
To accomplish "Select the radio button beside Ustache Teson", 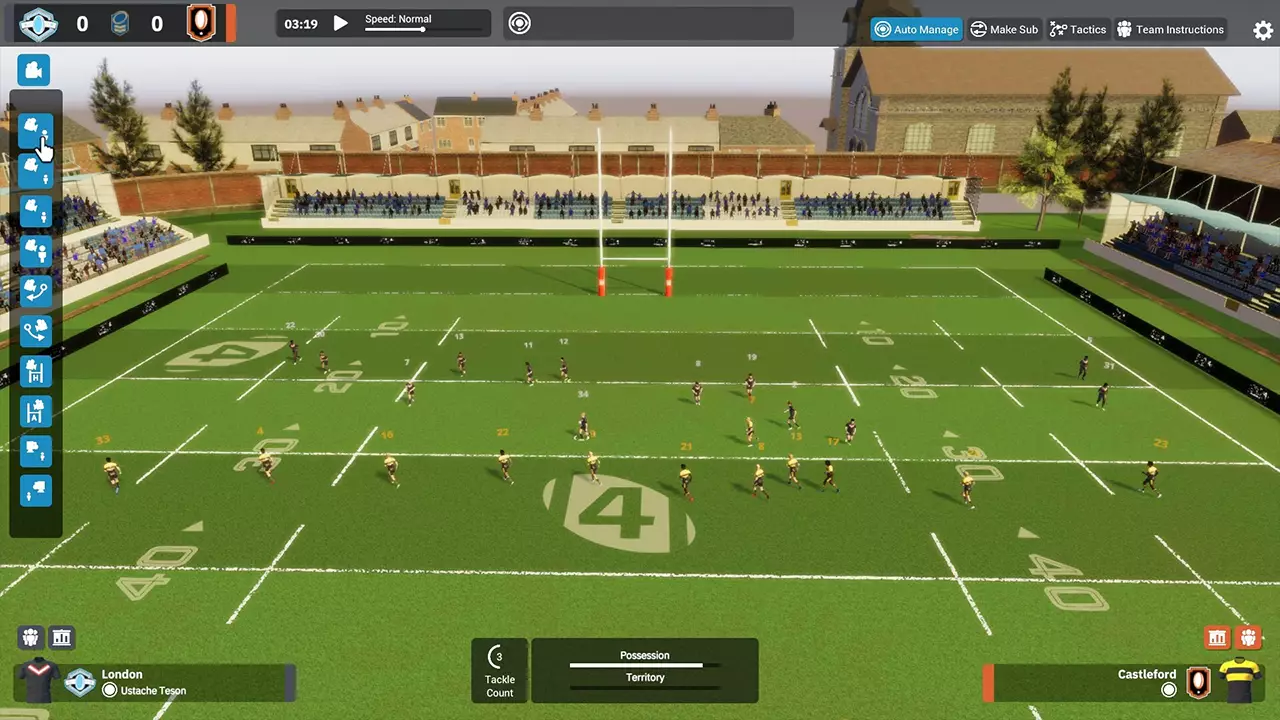I will (110, 690).
